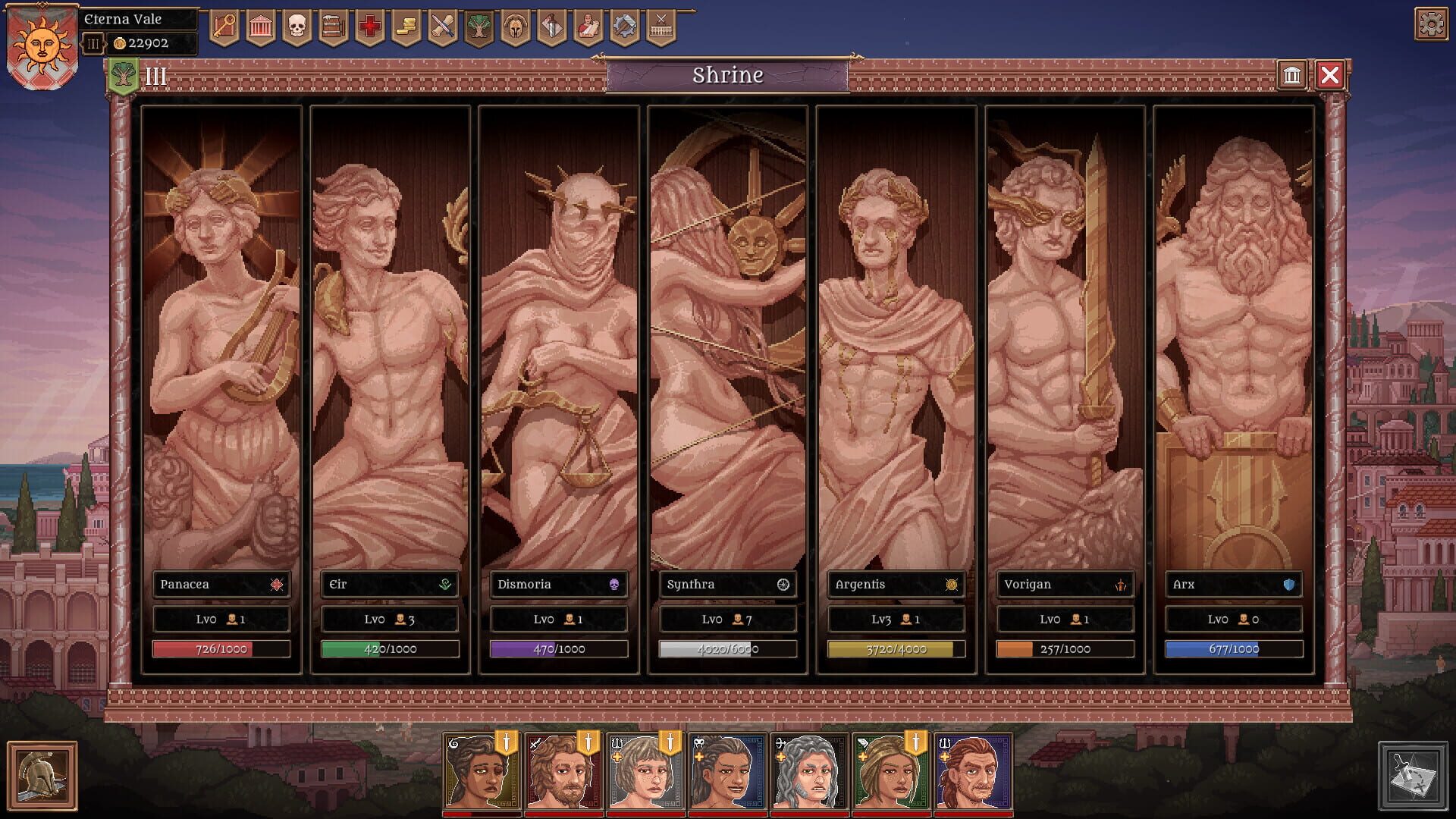Expand Panacea's level panel showing Lv0
Screen dimensions: 1456x819
tap(221, 619)
